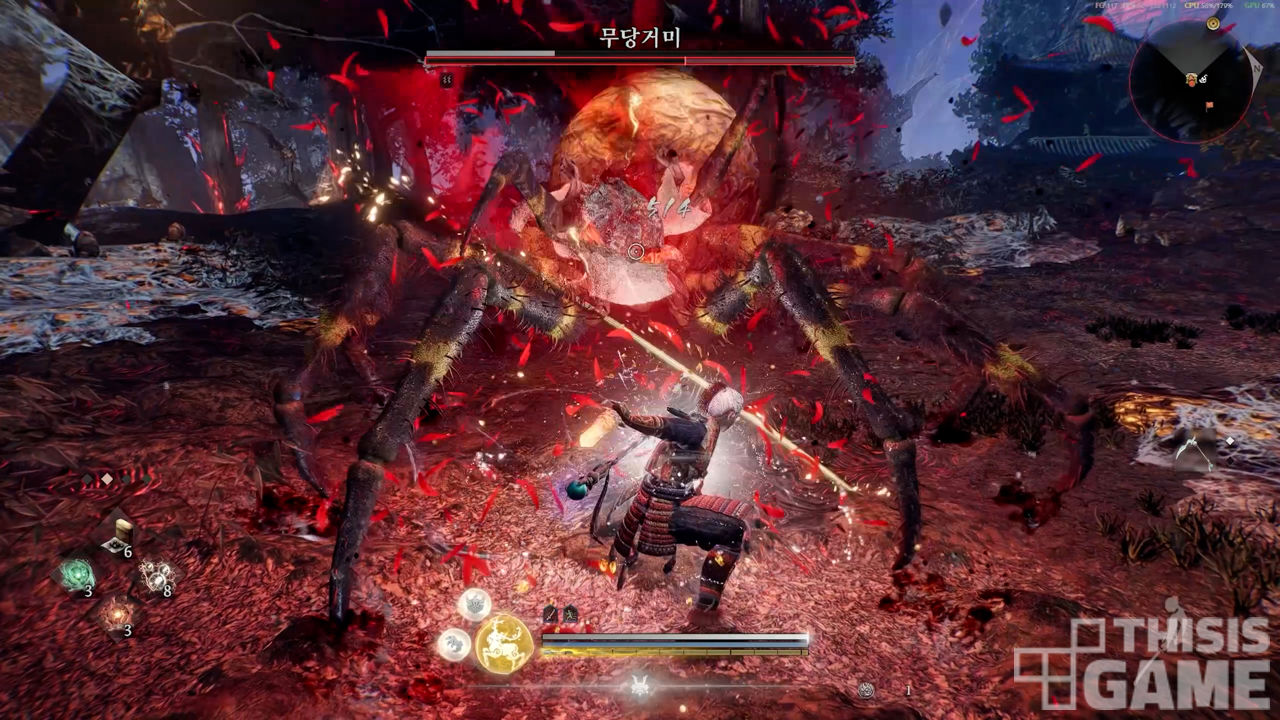The image size is (1280, 720).
Task: Activate the golden deer guardian spirit icon
Action: tap(503, 643)
